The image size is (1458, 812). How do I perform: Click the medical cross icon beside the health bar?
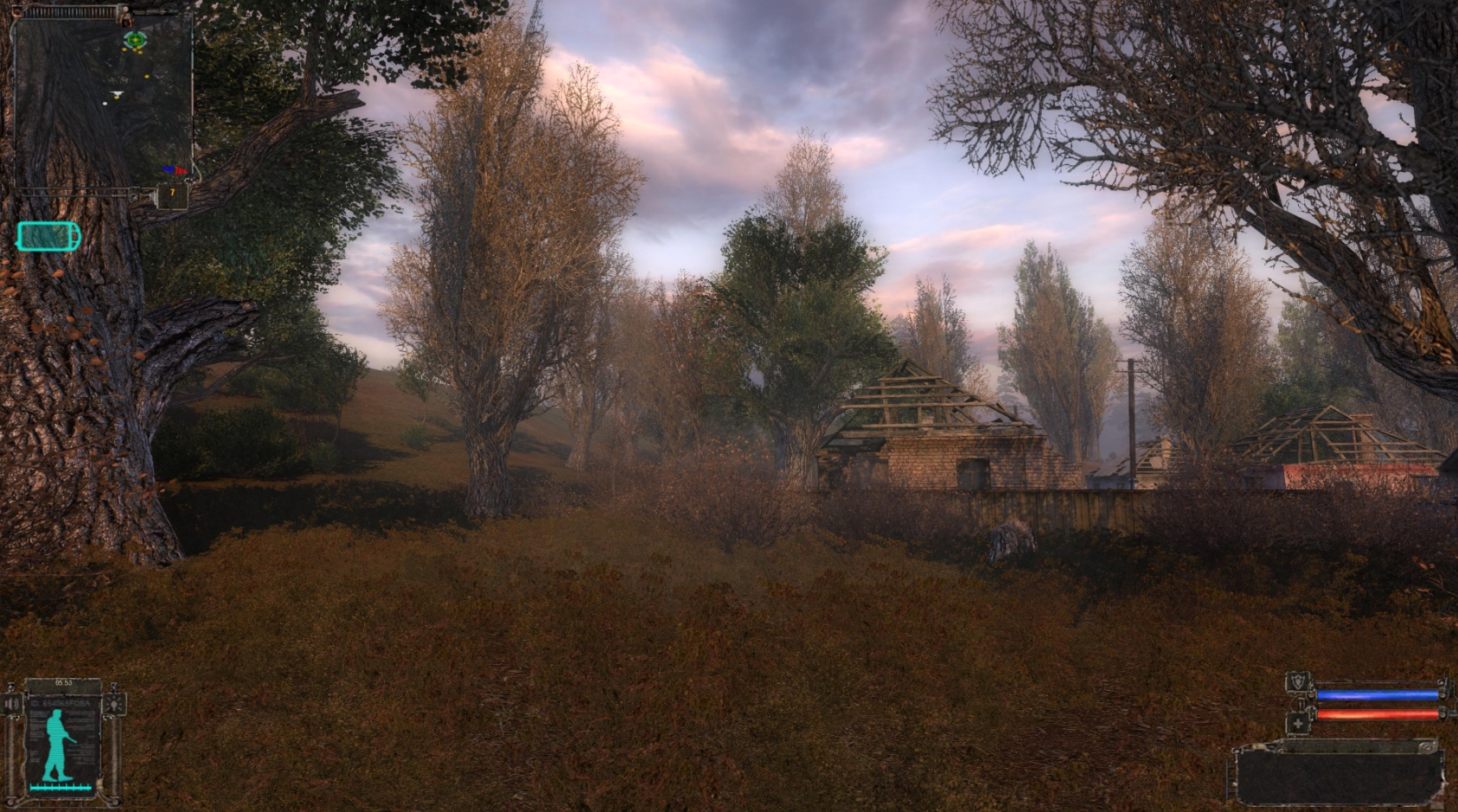[x=1298, y=723]
